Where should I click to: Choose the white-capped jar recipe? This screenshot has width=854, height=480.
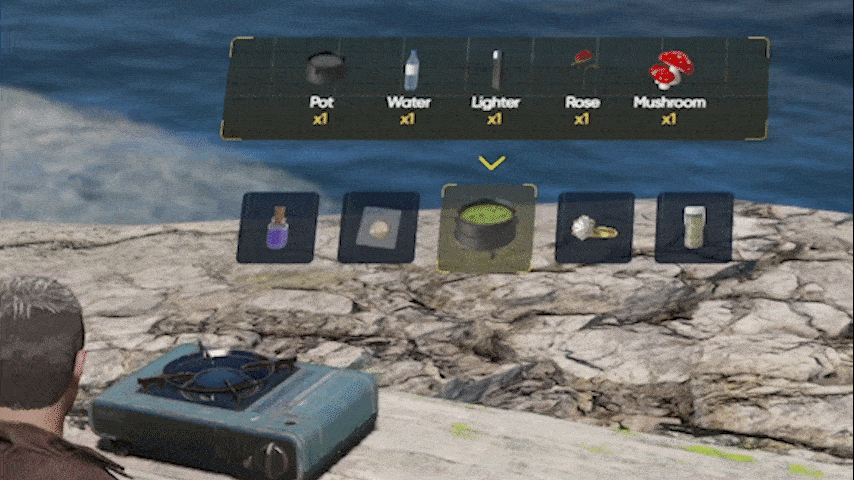pyautogui.click(x=694, y=227)
